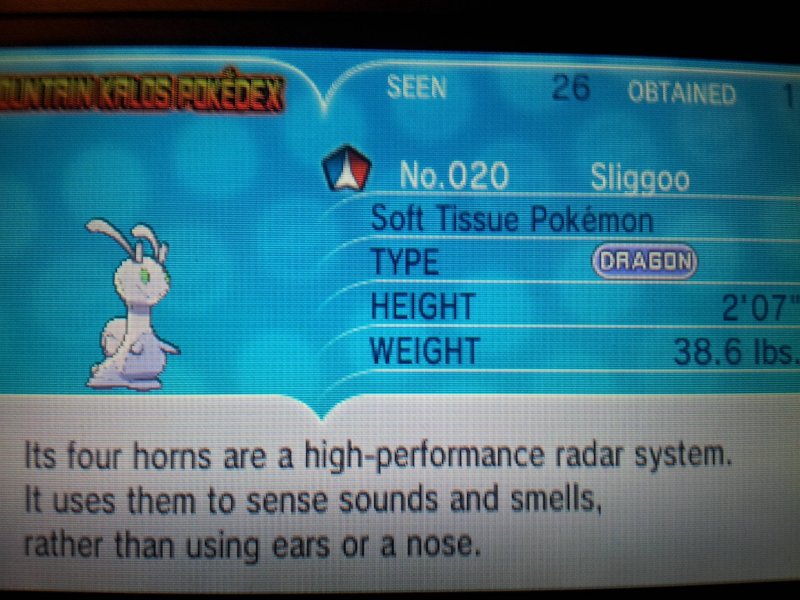Select the DRAGON type badge
The width and height of the screenshot is (800, 600).
pos(644,261)
